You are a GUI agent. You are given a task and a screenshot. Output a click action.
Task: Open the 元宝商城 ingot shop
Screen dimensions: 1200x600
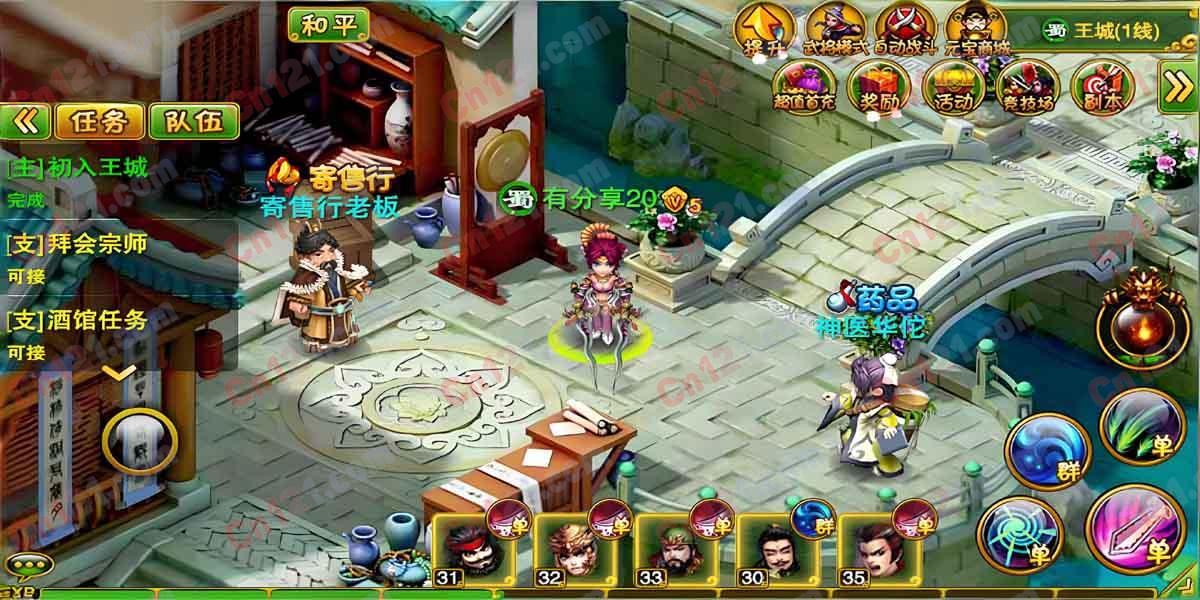click(x=976, y=28)
